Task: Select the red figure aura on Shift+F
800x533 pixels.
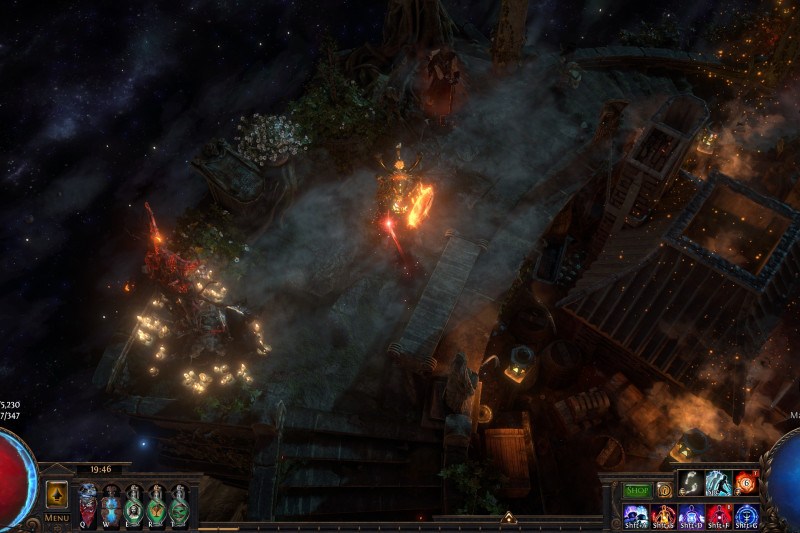Action: (719, 515)
